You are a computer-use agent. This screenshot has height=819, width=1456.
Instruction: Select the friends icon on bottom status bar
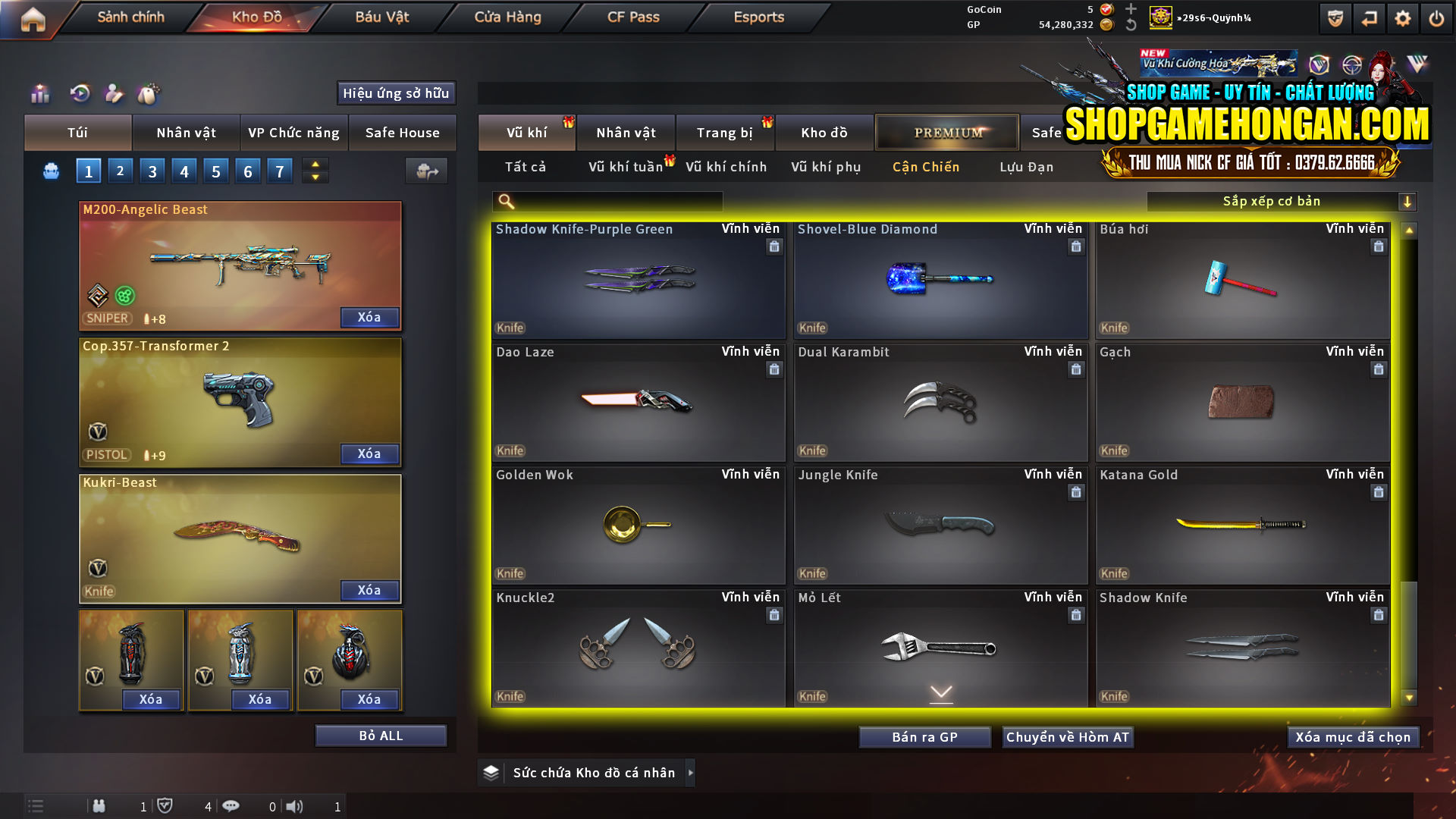(99, 806)
